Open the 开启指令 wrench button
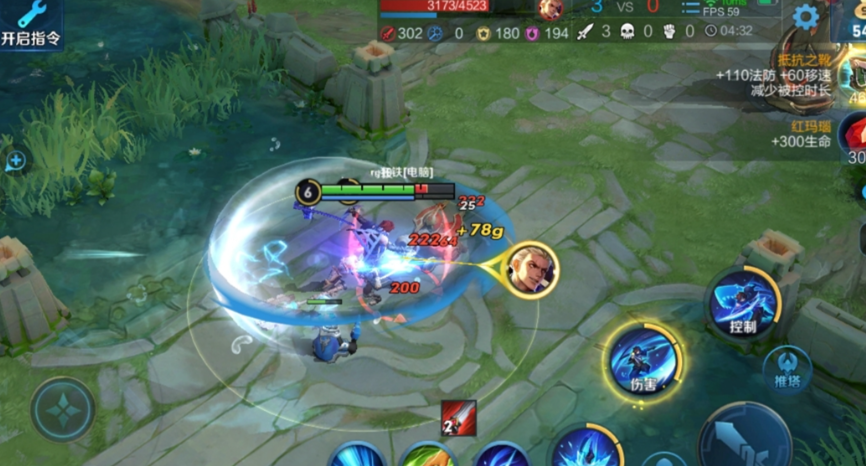The width and height of the screenshot is (866, 466). (31, 24)
